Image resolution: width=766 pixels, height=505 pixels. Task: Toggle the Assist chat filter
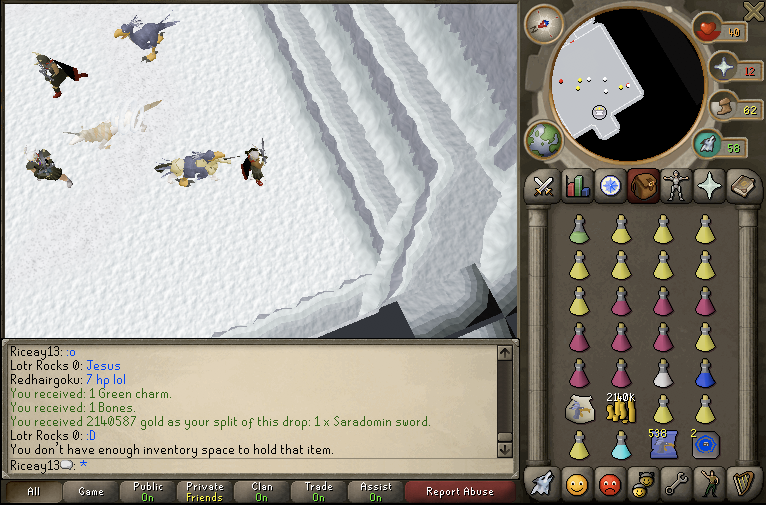(x=376, y=491)
